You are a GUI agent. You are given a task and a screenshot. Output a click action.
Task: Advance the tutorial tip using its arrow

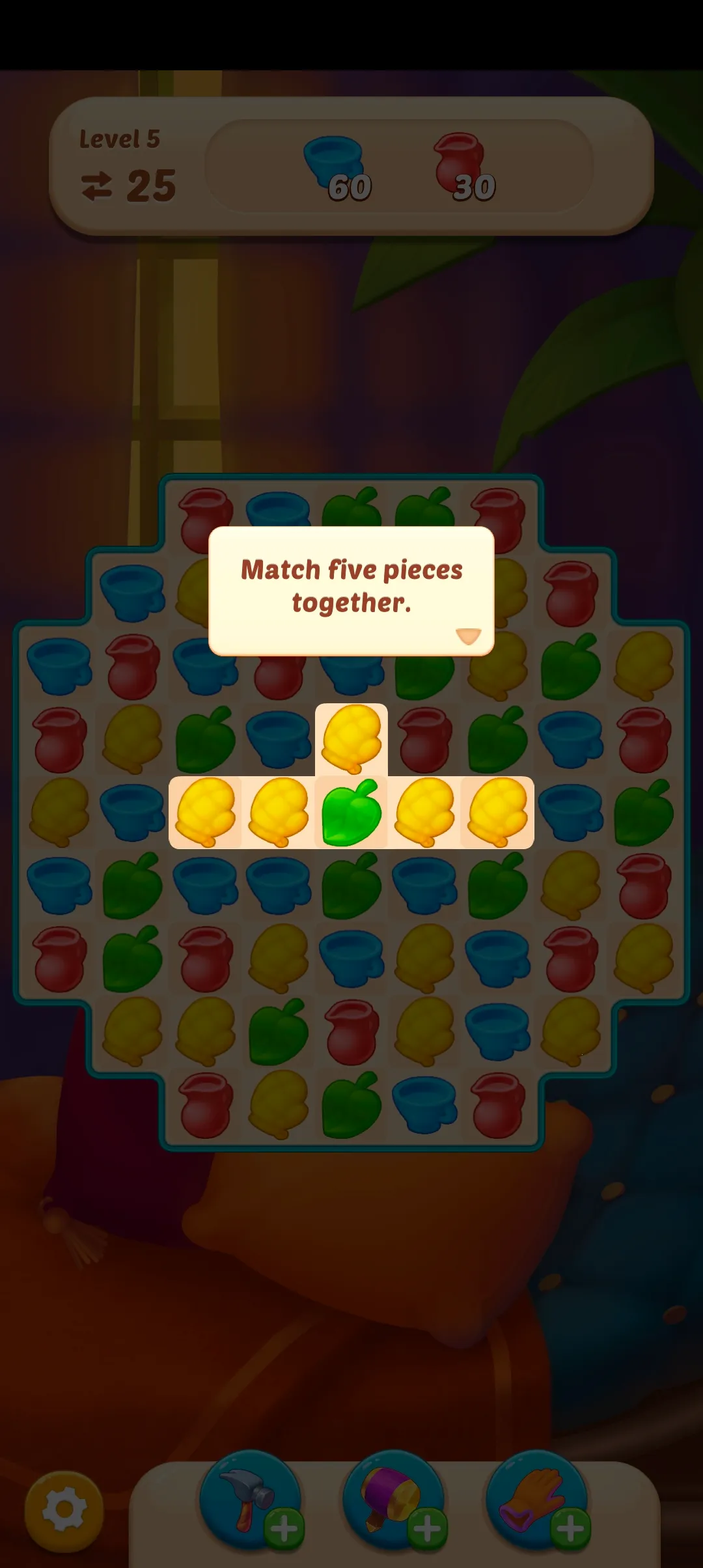coord(468,636)
